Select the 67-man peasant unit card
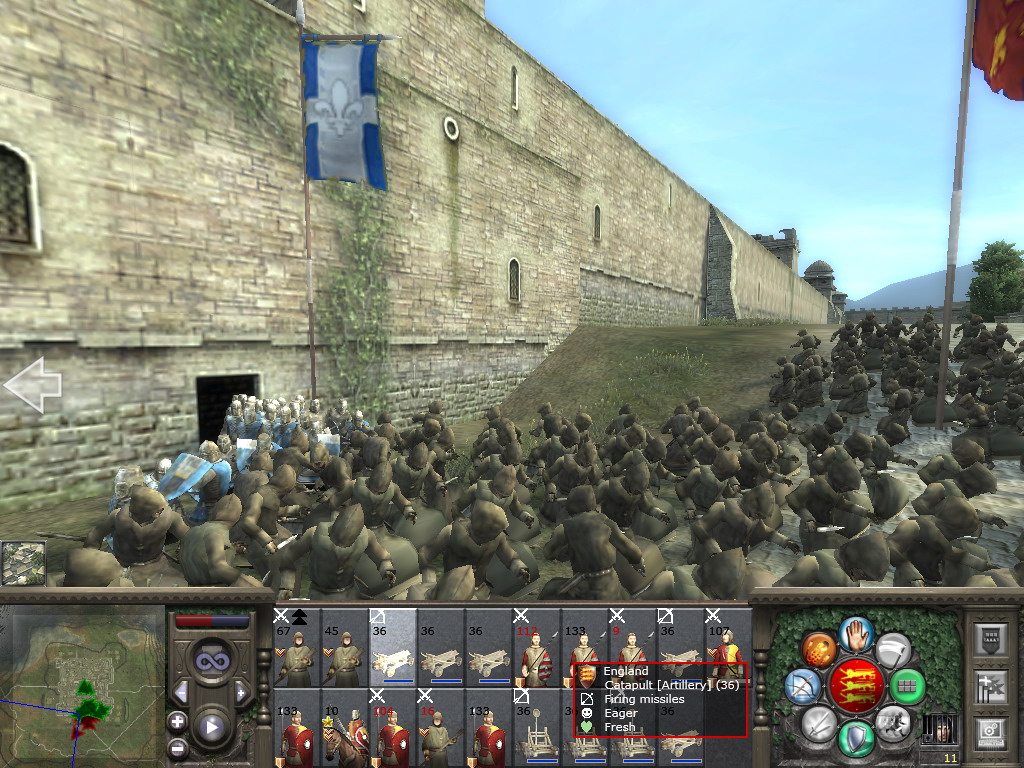Viewport: 1024px width, 768px height. [x=296, y=647]
